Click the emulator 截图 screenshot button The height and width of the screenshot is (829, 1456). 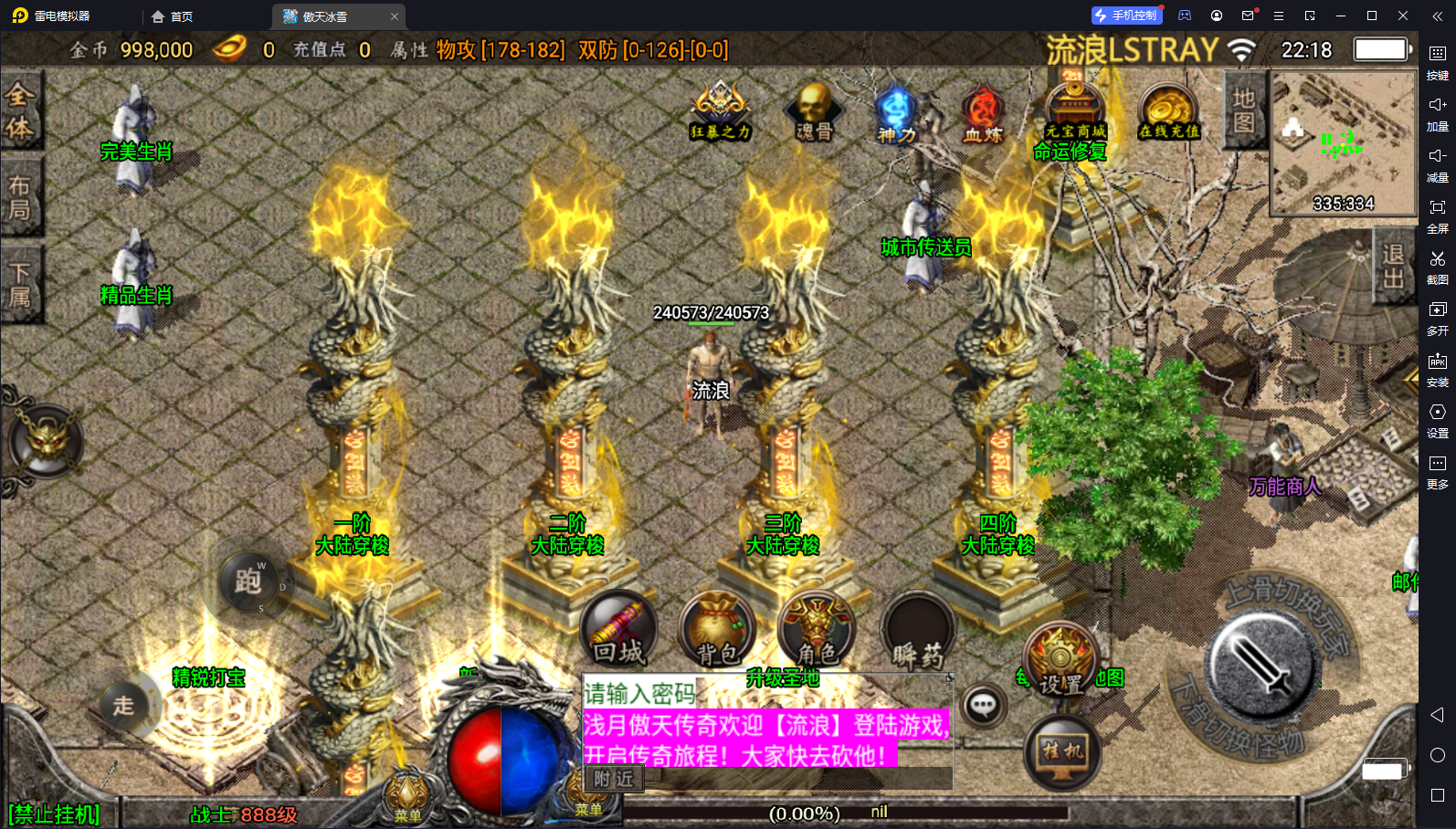pyautogui.click(x=1437, y=267)
